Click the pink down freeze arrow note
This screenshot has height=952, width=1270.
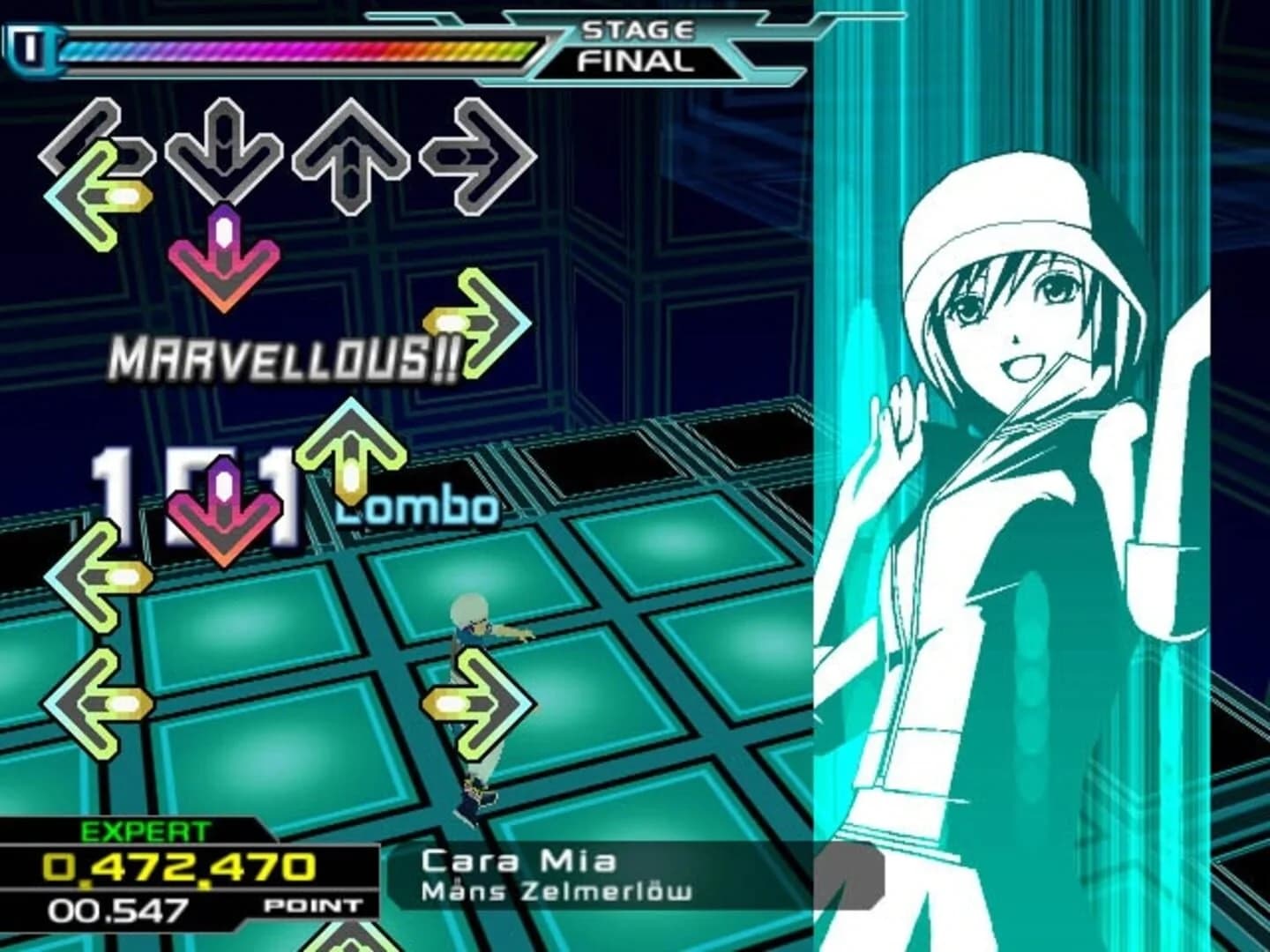tap(225, 256)
